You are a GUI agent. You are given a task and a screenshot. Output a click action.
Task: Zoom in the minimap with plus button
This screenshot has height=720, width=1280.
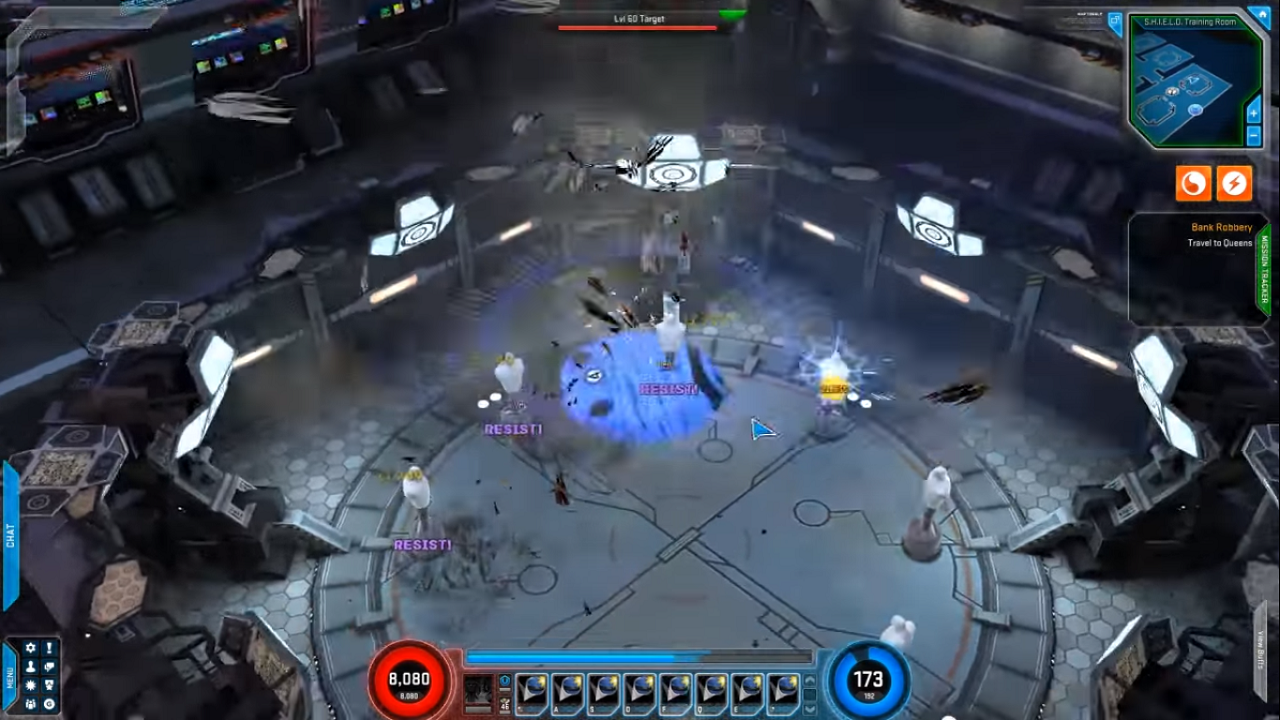(1254, 114)
